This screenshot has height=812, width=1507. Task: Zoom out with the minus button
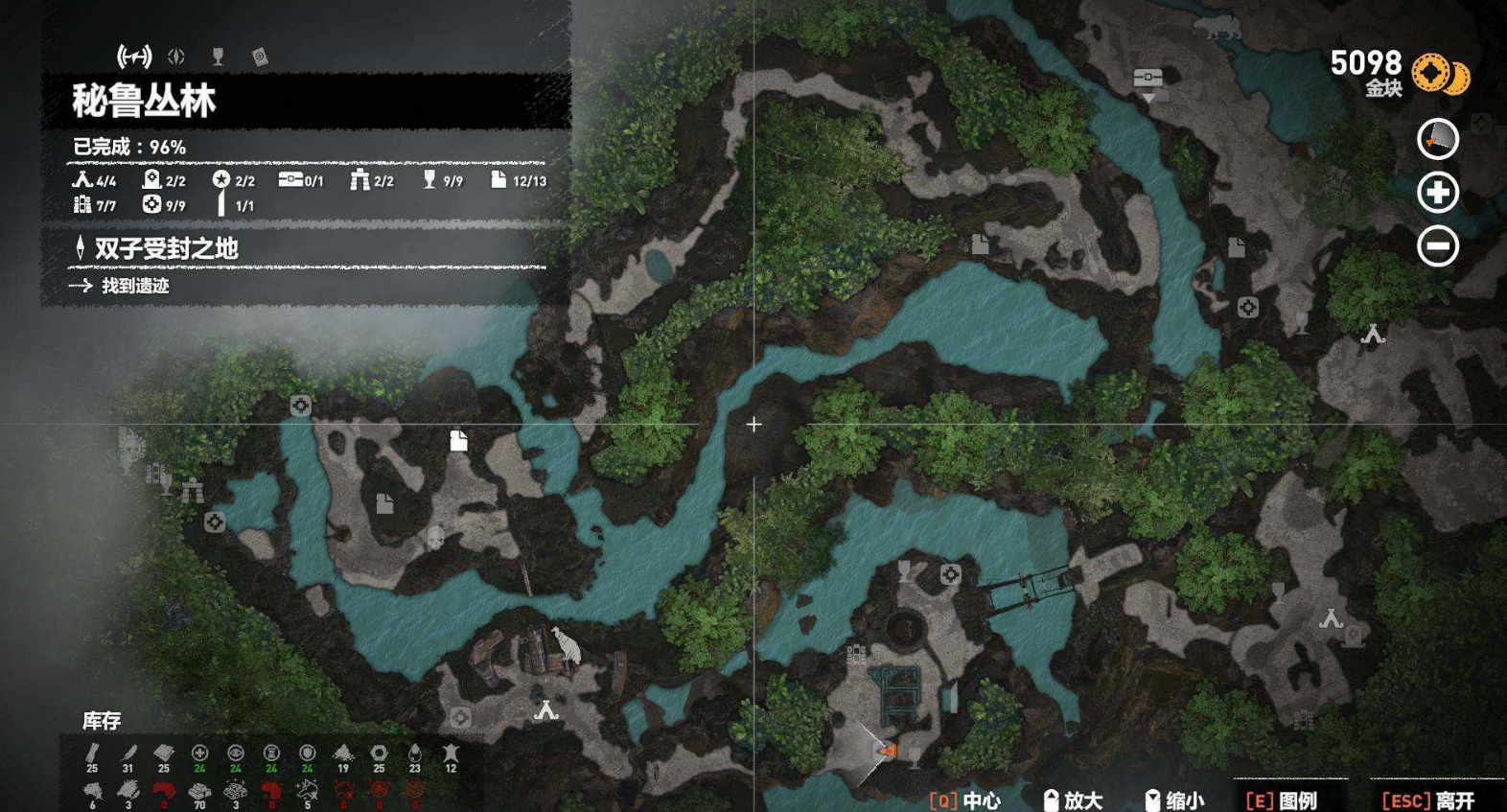click(x=1437, y=246)
